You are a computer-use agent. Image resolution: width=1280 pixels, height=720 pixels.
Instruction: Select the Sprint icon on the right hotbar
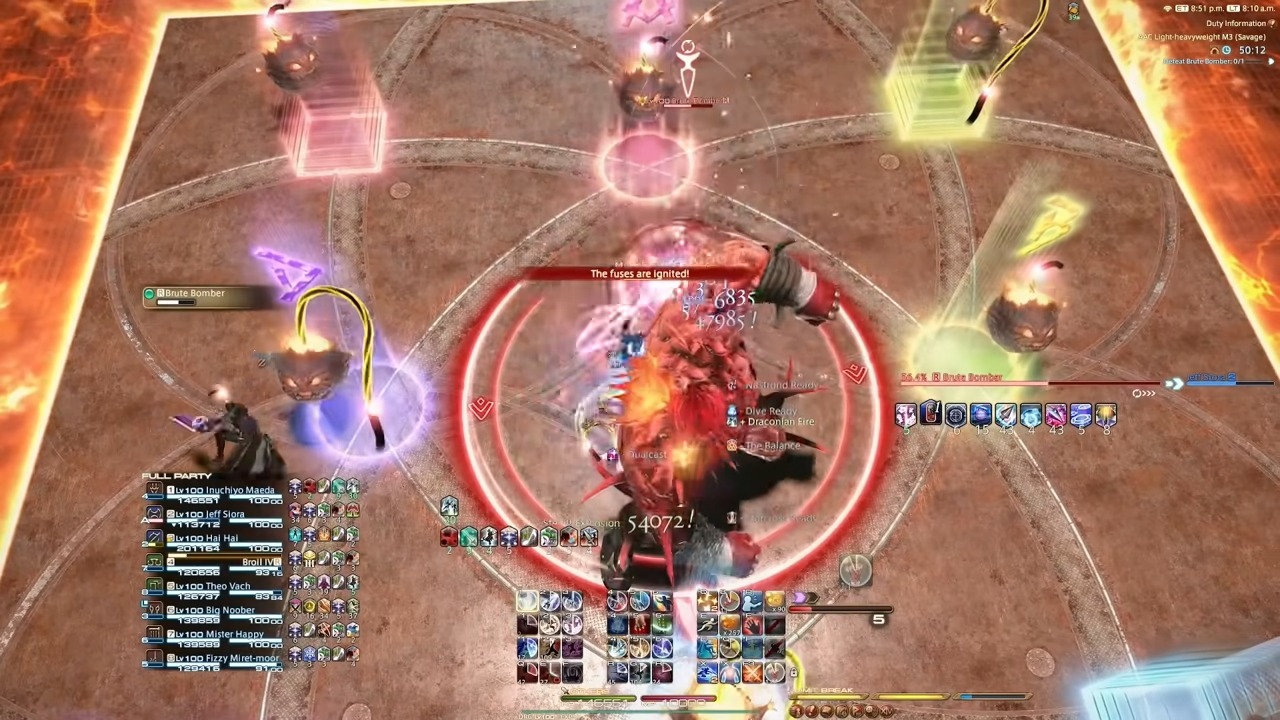coord(707,624)
